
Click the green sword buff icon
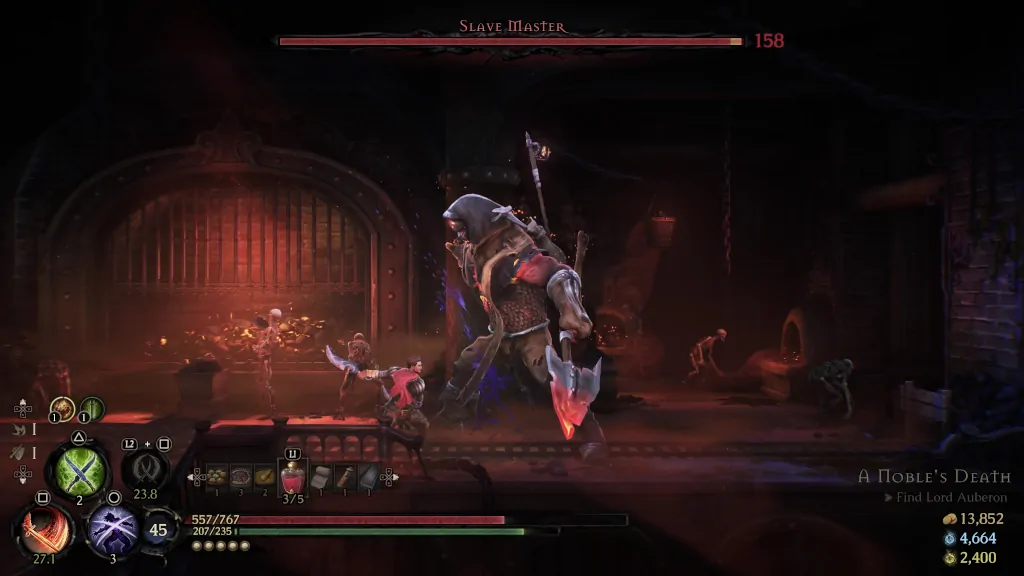[x=91, y=408]
